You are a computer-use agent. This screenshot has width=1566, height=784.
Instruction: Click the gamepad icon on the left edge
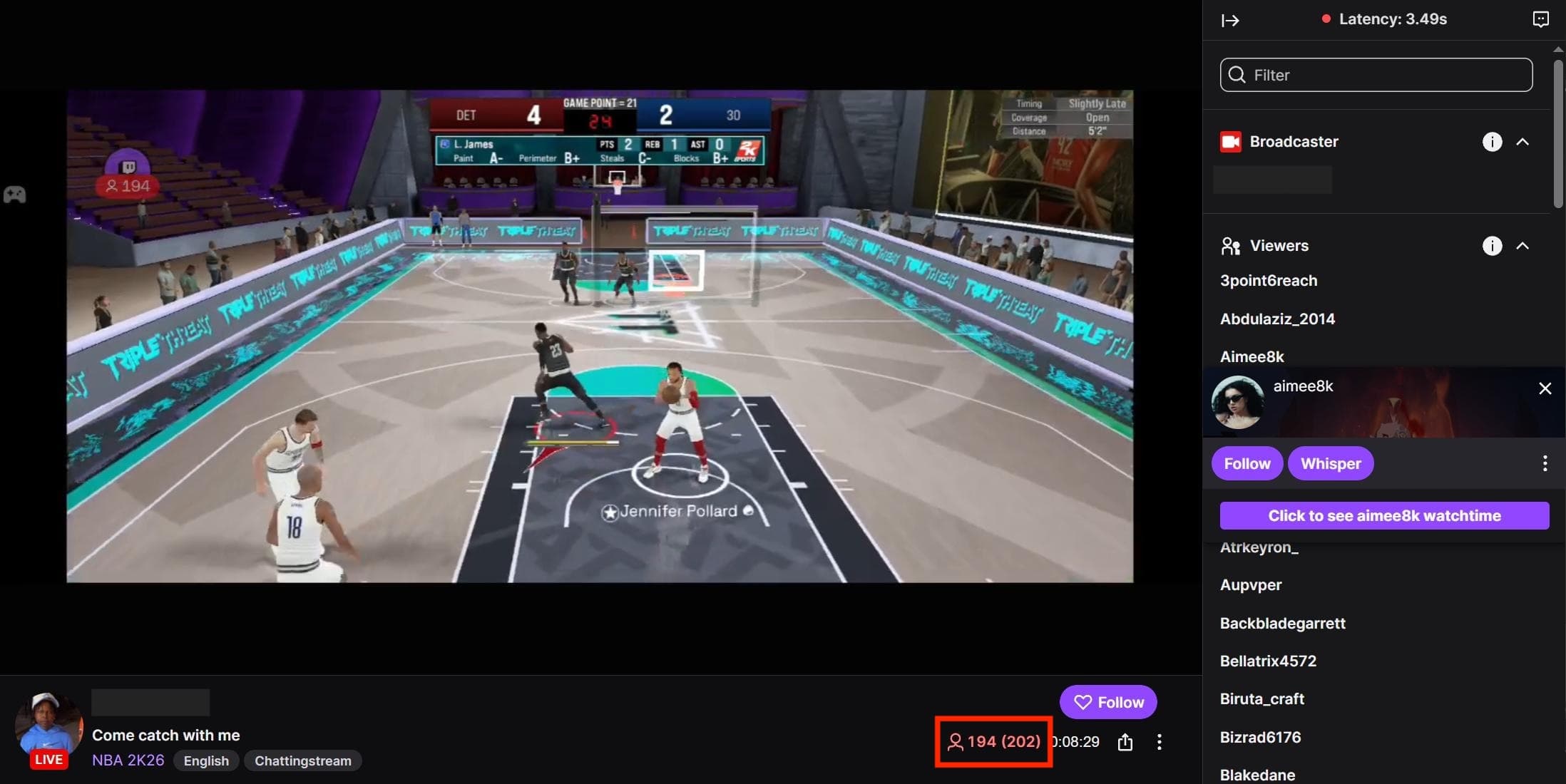coord(14,194)
